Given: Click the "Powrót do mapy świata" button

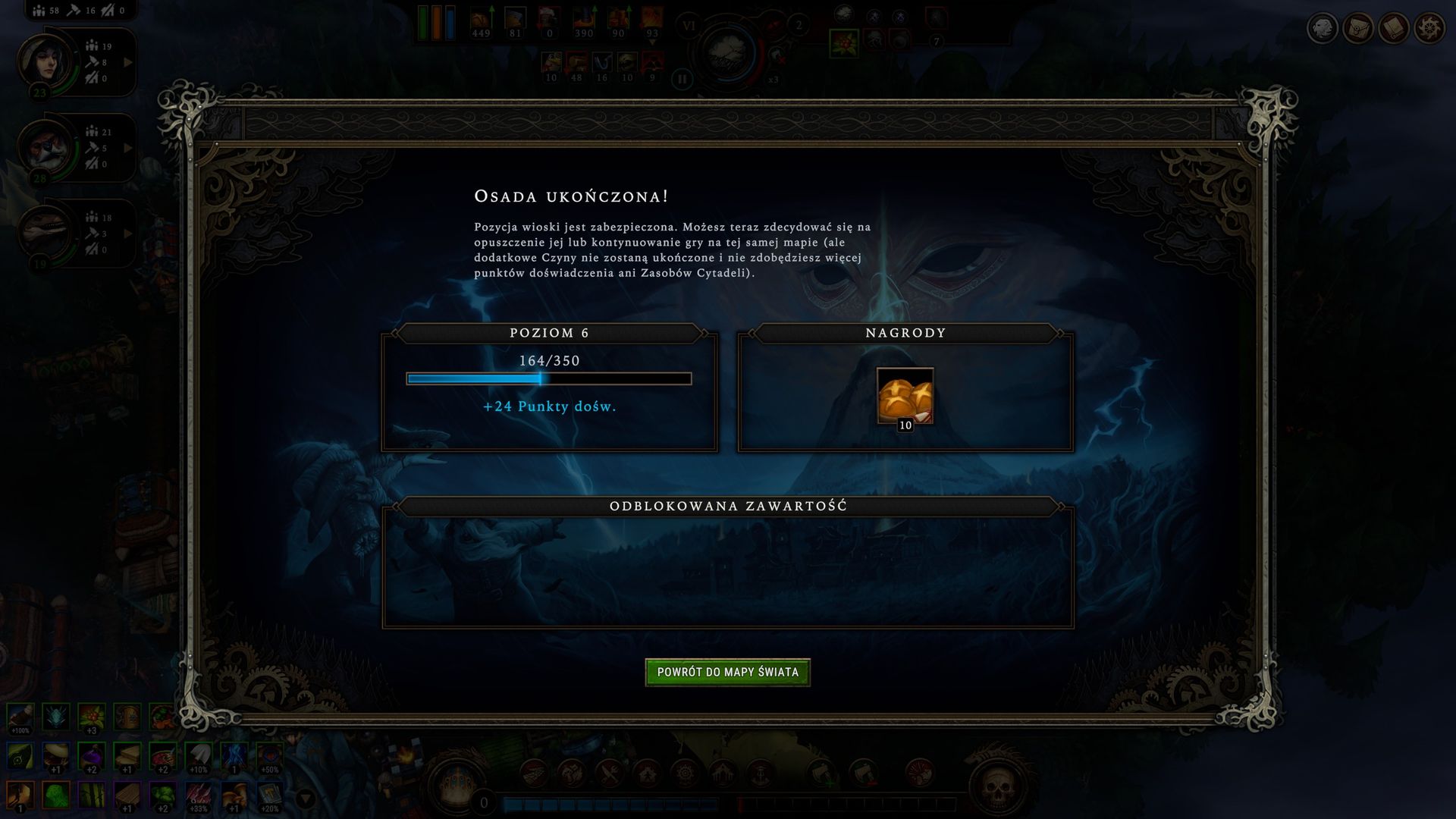Looking at the screenshot, I should point(727,672).
